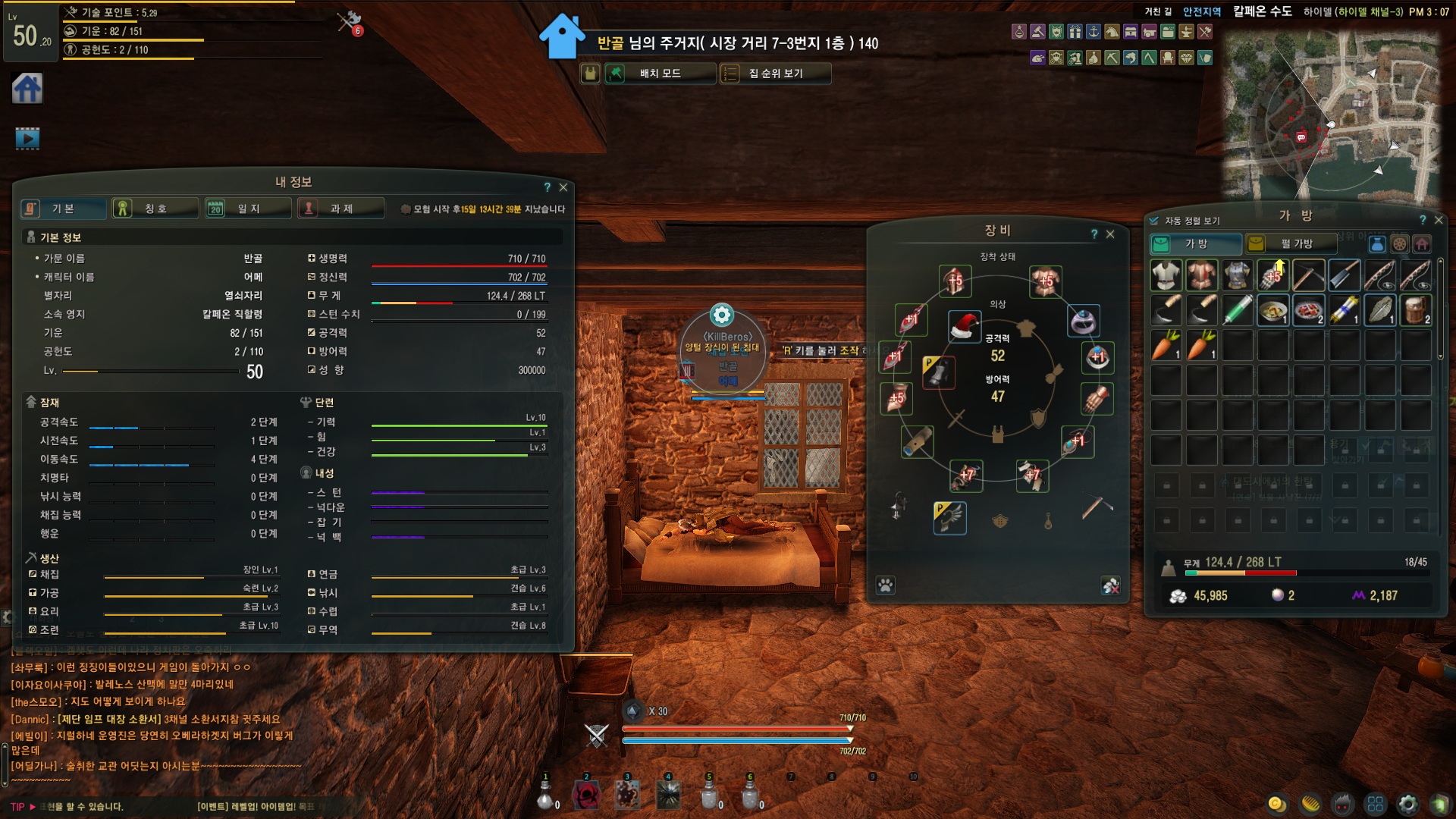Close the 장비 equipment window

(1110, 234)
